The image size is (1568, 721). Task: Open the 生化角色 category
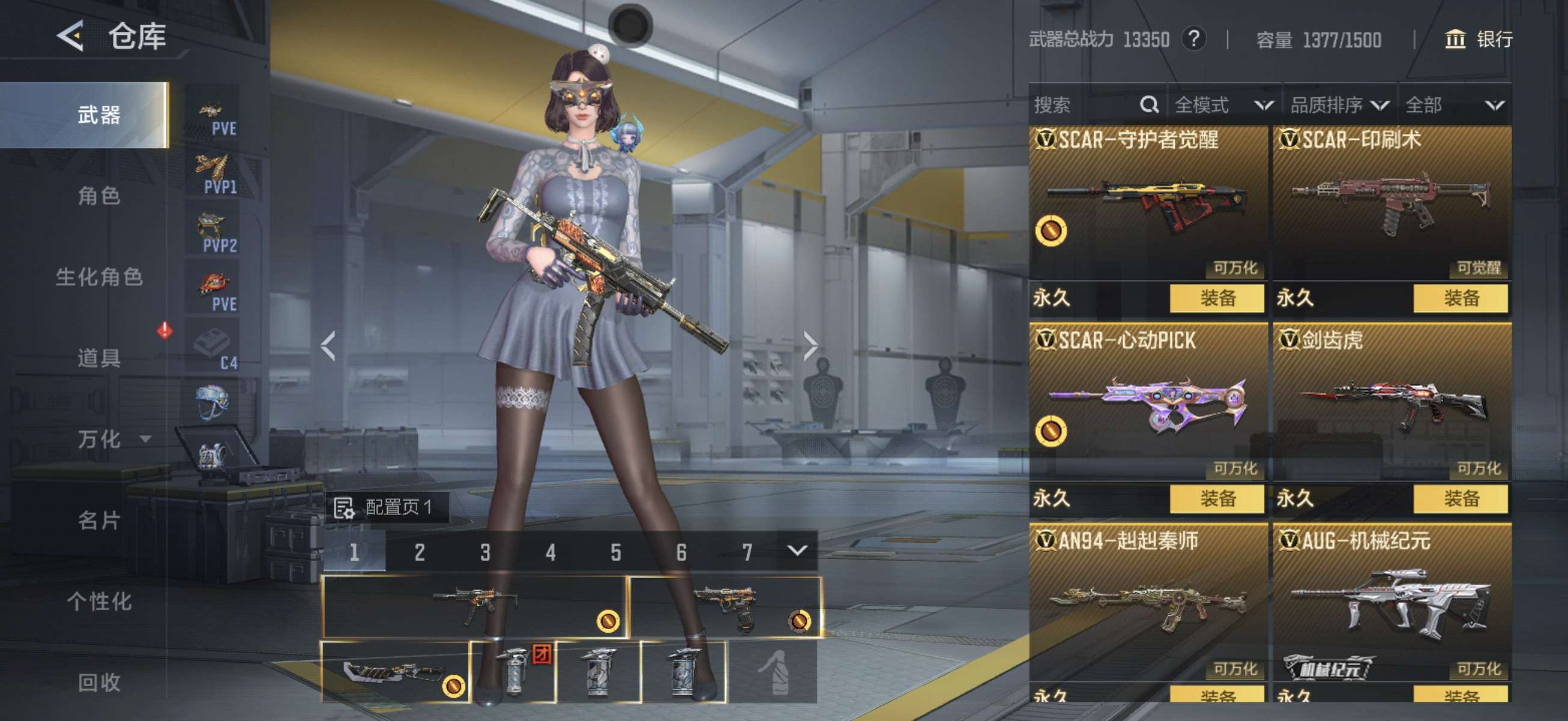(99, 277)
